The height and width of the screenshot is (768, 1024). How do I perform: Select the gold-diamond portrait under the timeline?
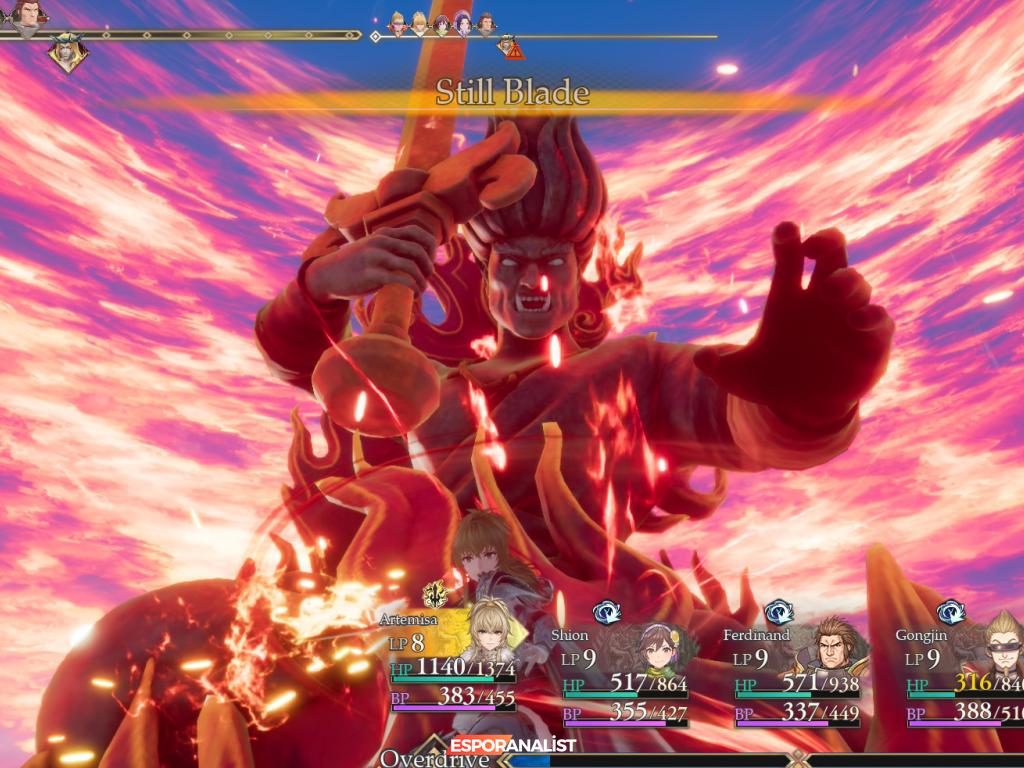pyautogui.click(x=67, y=53)
